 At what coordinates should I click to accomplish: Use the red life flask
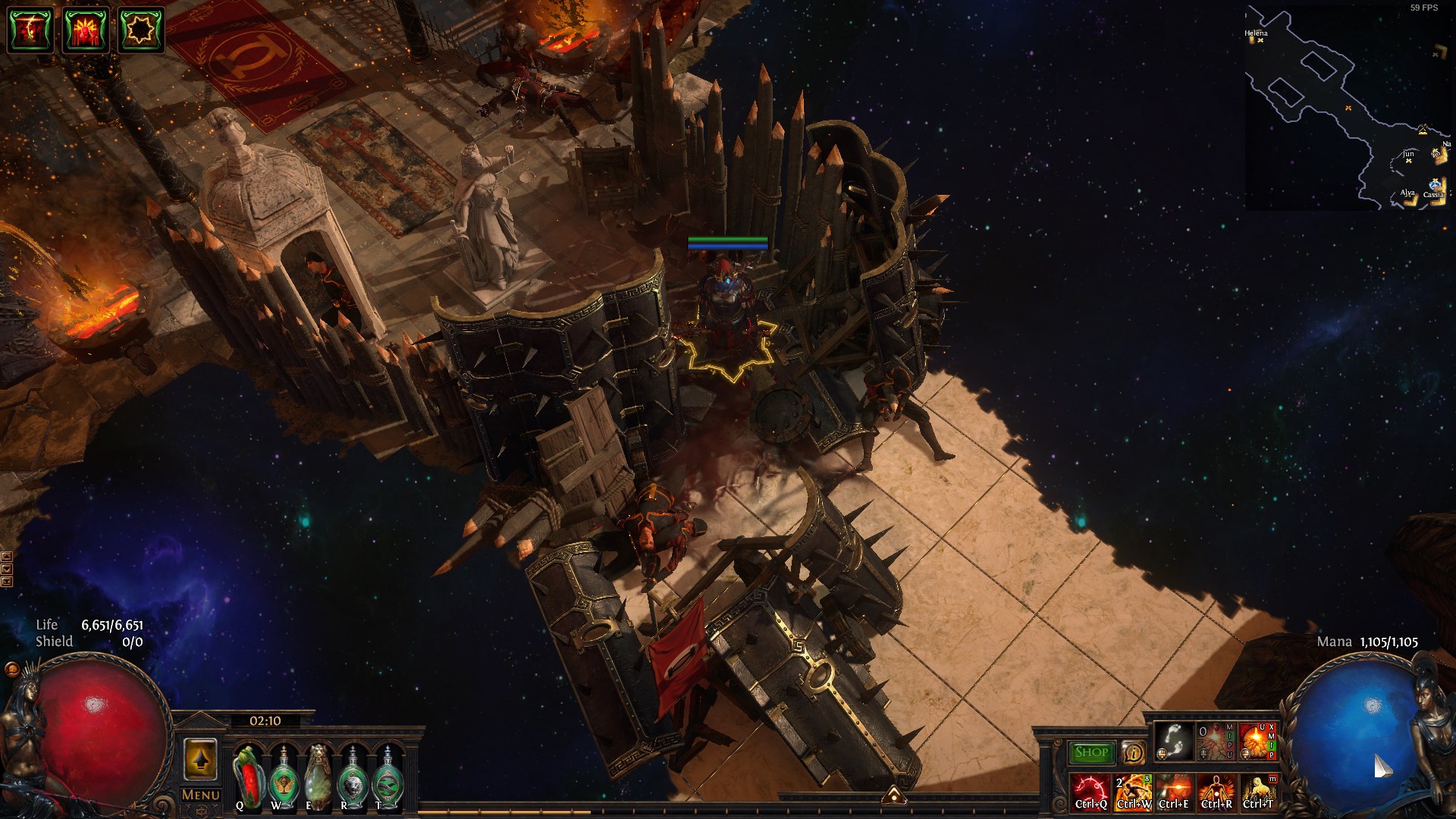point(248,776)
